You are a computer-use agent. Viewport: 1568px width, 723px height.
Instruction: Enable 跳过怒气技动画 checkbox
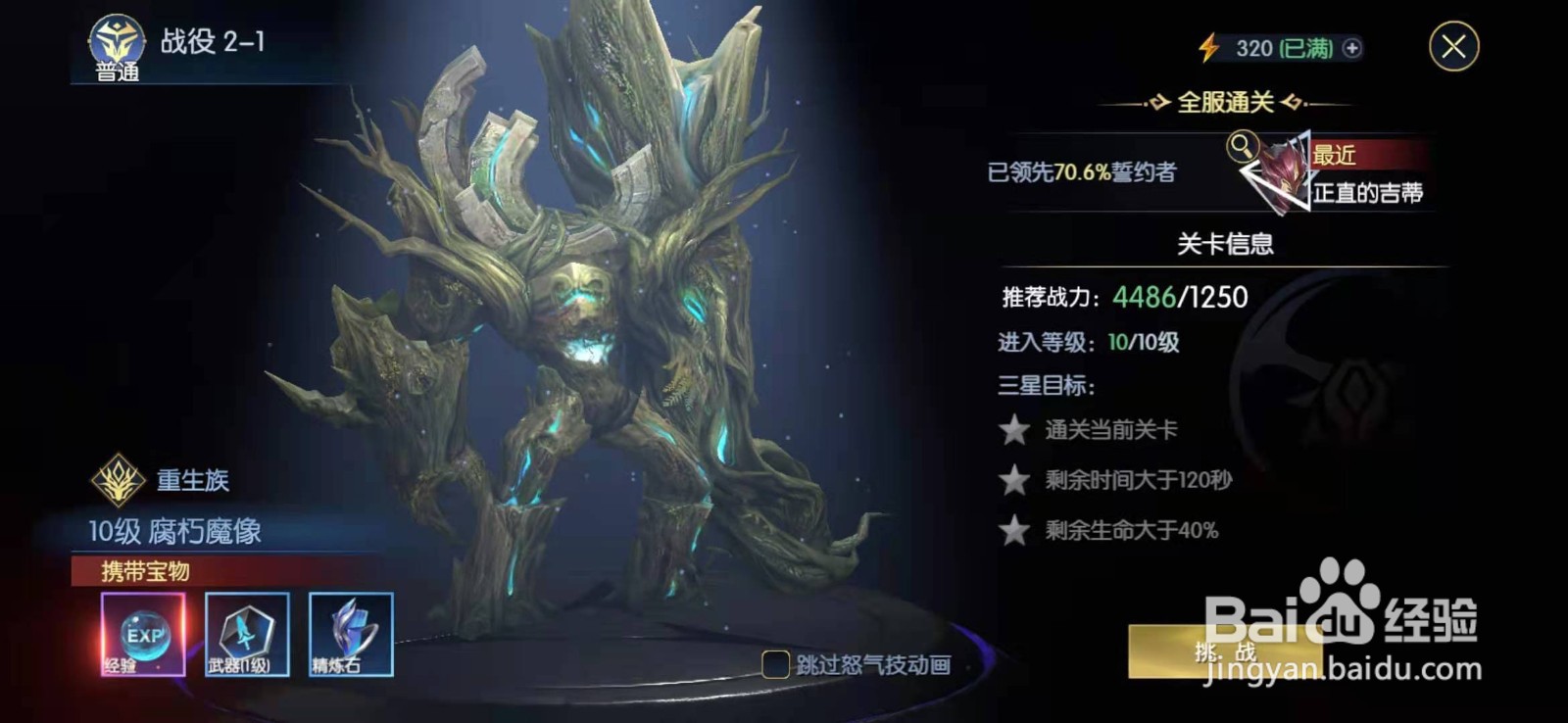click(774, 662)
